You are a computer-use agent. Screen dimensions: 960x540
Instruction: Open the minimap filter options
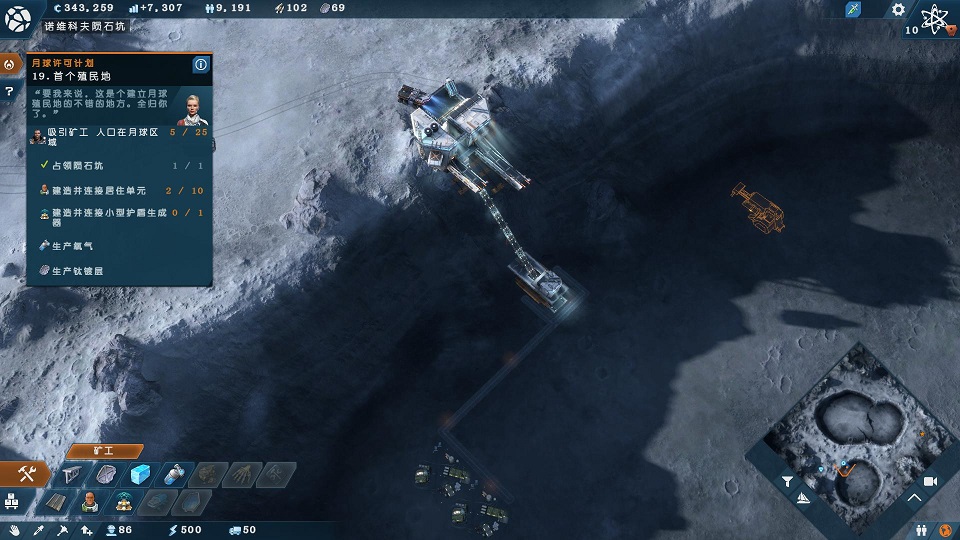(x=787, y=481)
